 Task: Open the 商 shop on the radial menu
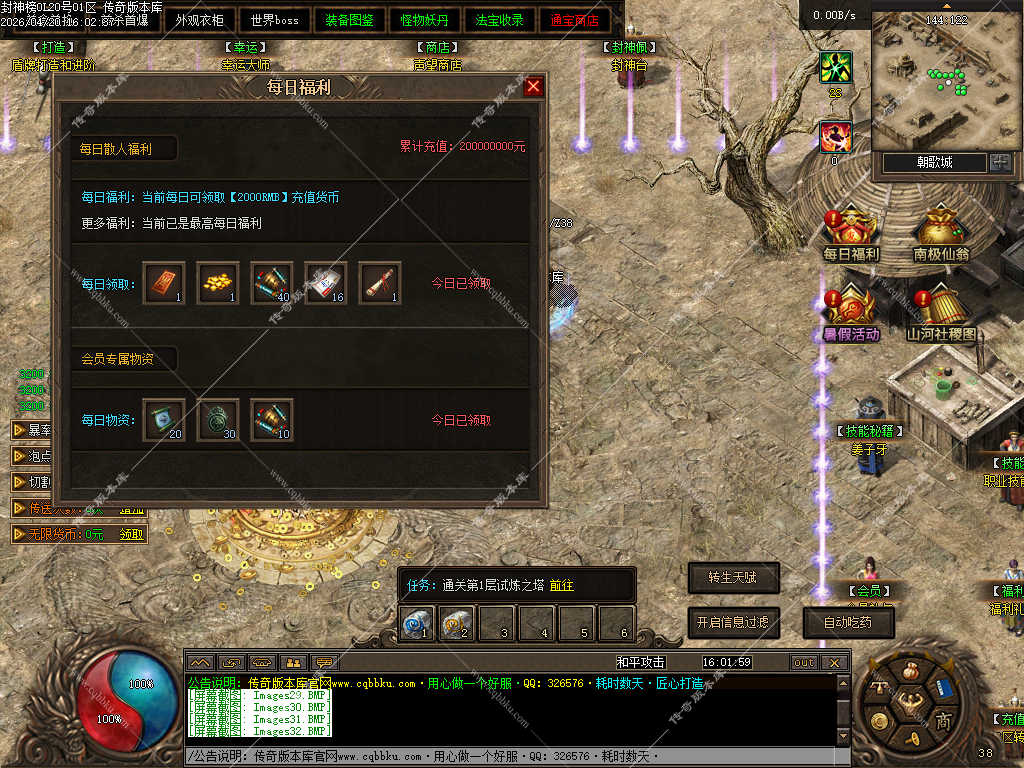pyautogui.click(x=943, y=720)
